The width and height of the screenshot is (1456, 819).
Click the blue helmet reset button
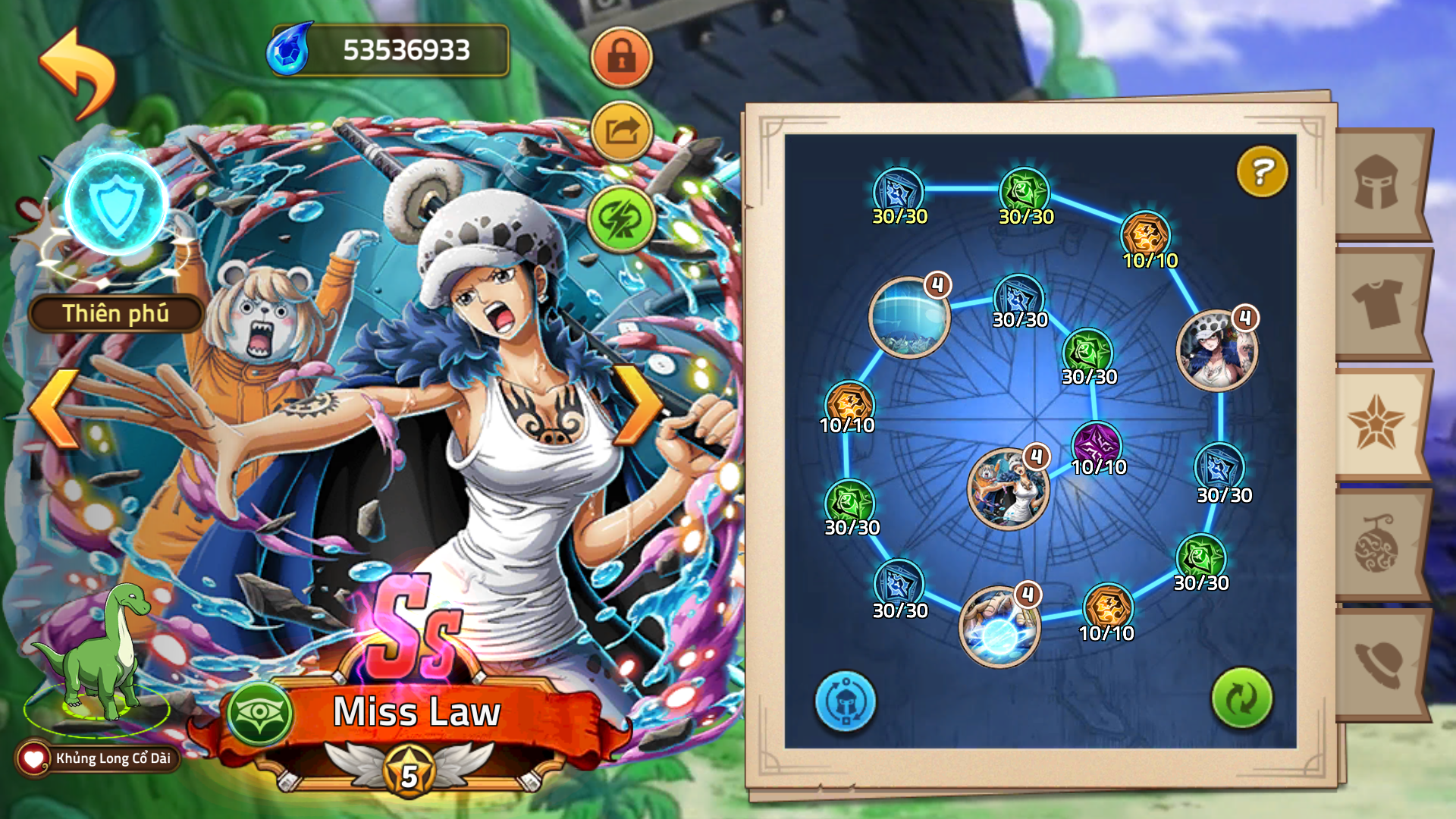845,701
